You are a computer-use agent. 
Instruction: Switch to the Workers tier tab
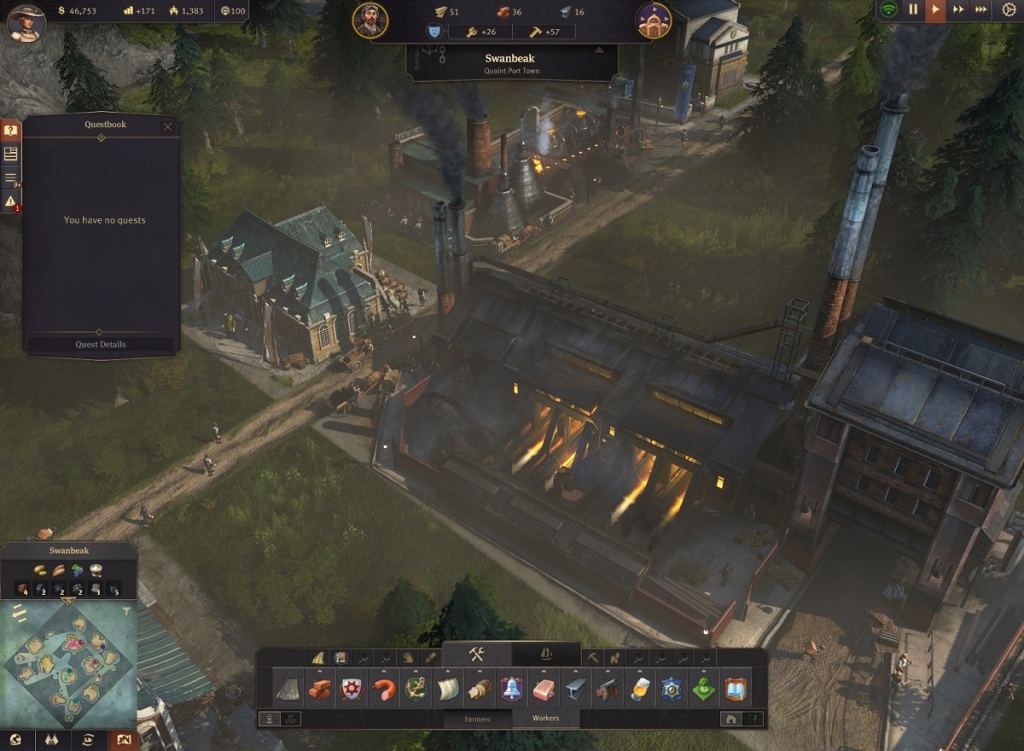point(545,718)
